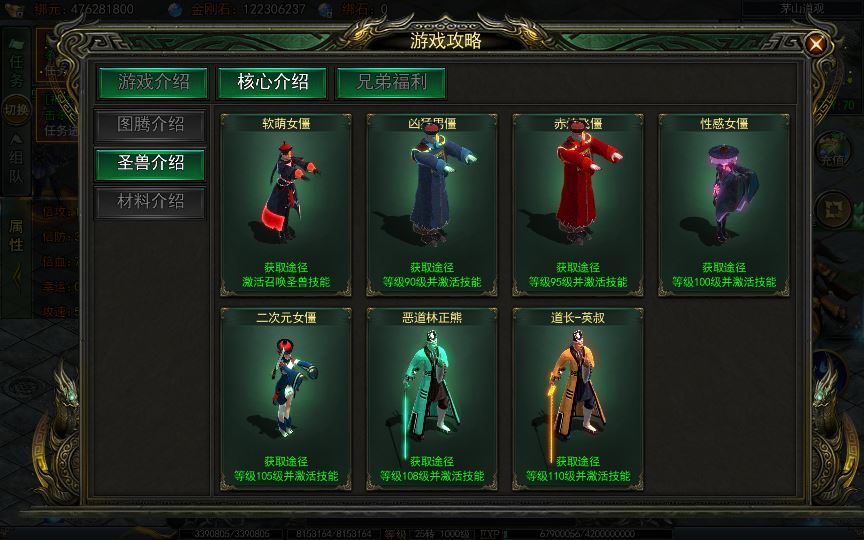The image size is (864, 540).
Task: View the 二次元女僵 beast card
Action: coord(285,398)
